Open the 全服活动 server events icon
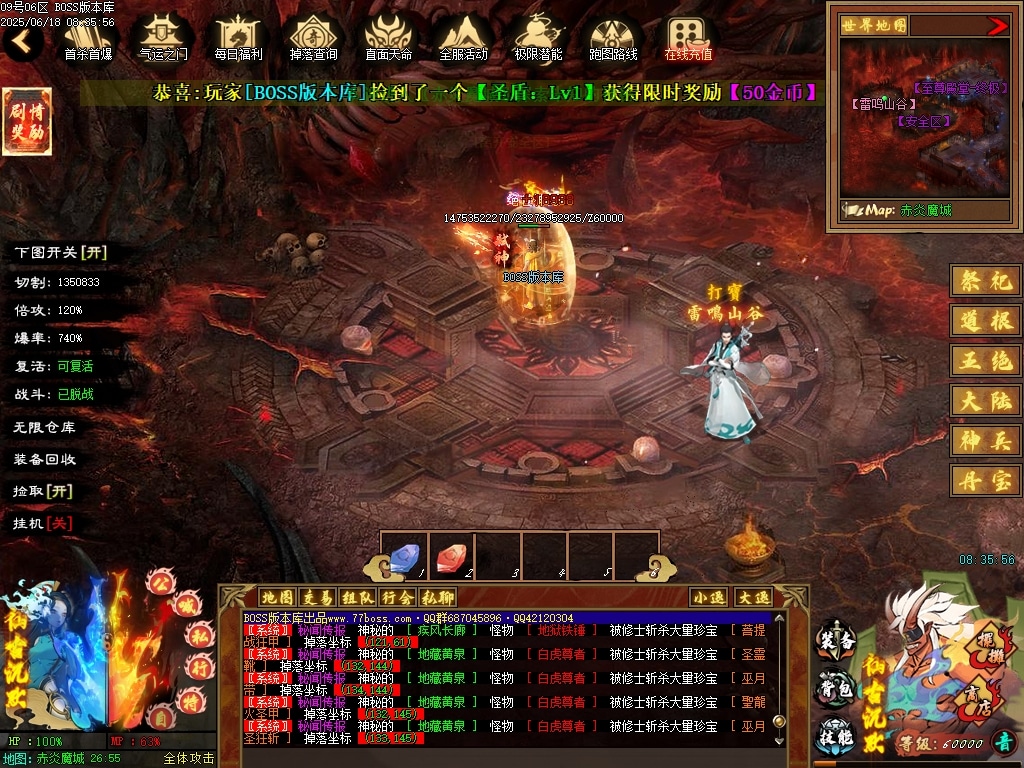The width and height of the screenshot is (1024, 768). 463,38
